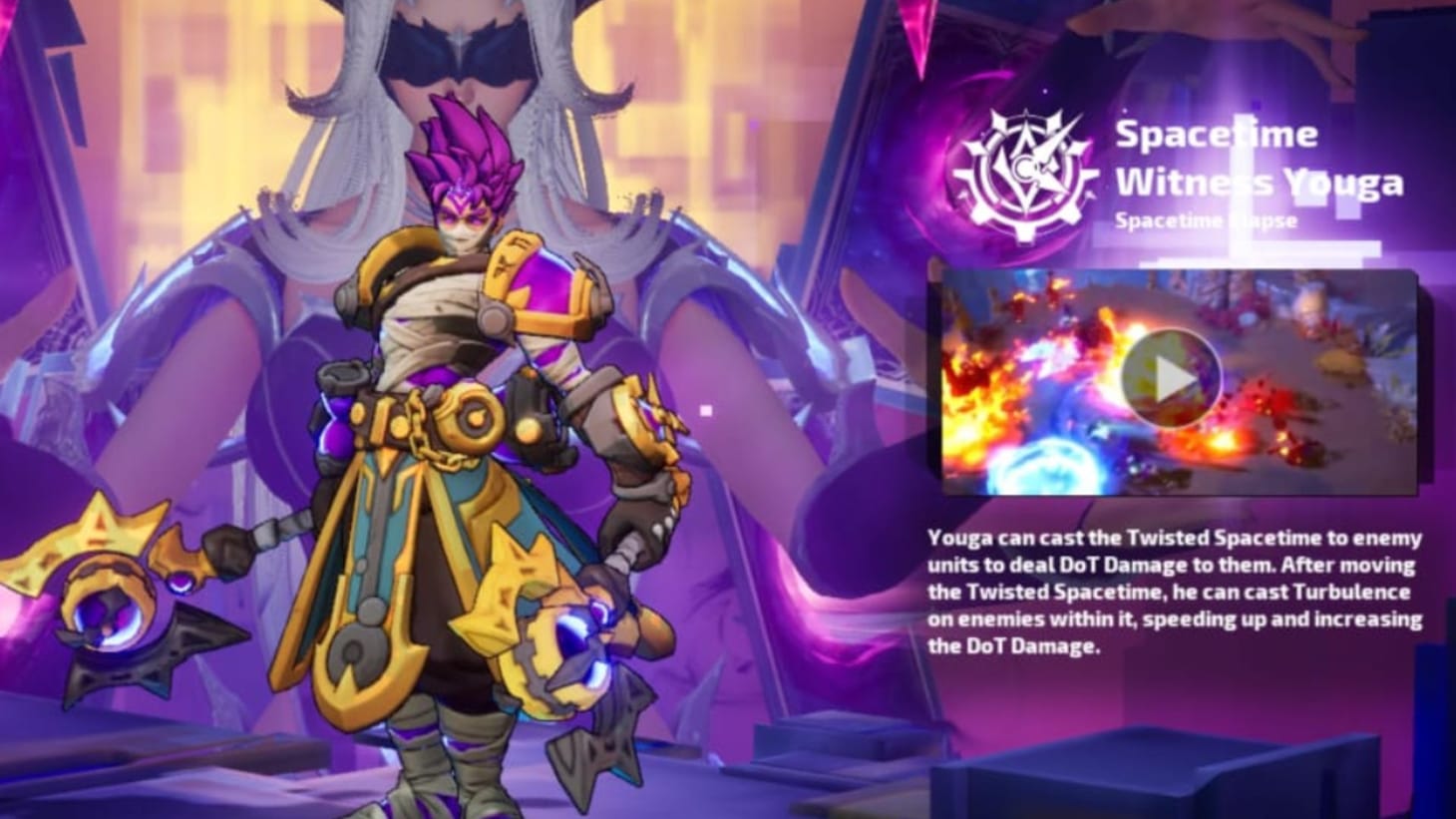Expand the Twisted Spacetime description text

[x=1177, y=589]
